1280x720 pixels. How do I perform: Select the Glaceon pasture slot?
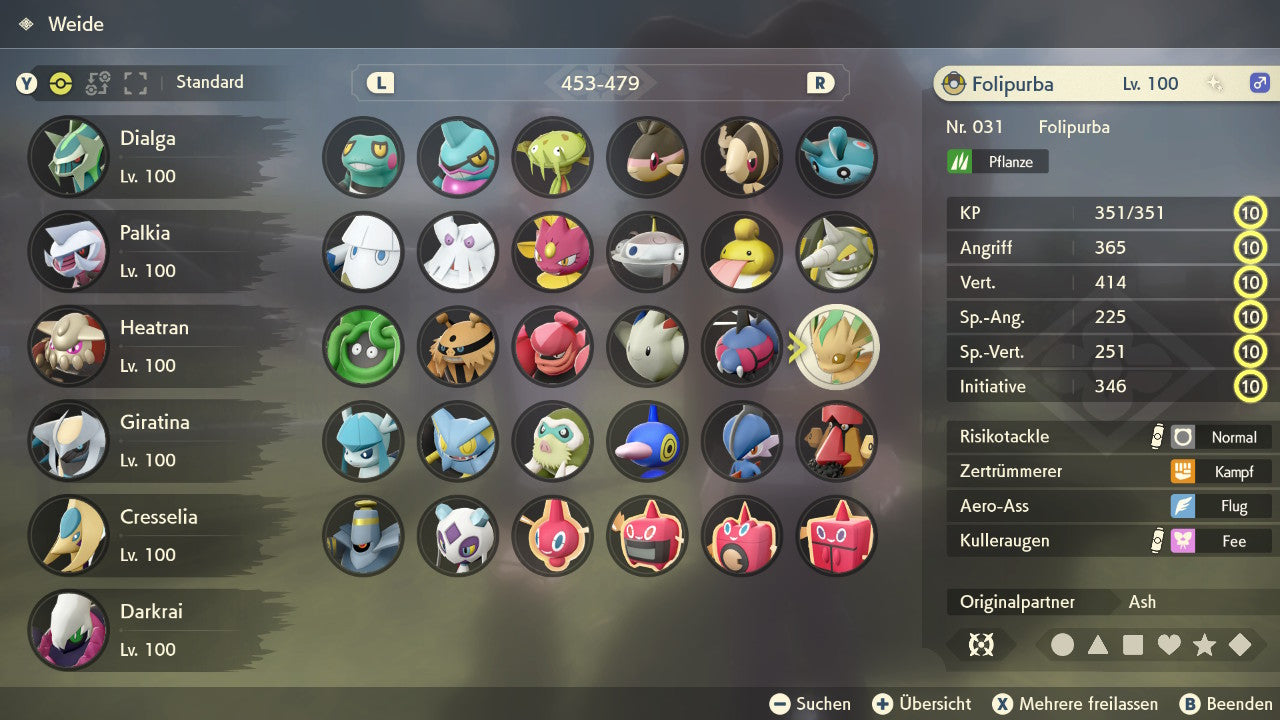(363, 441)
